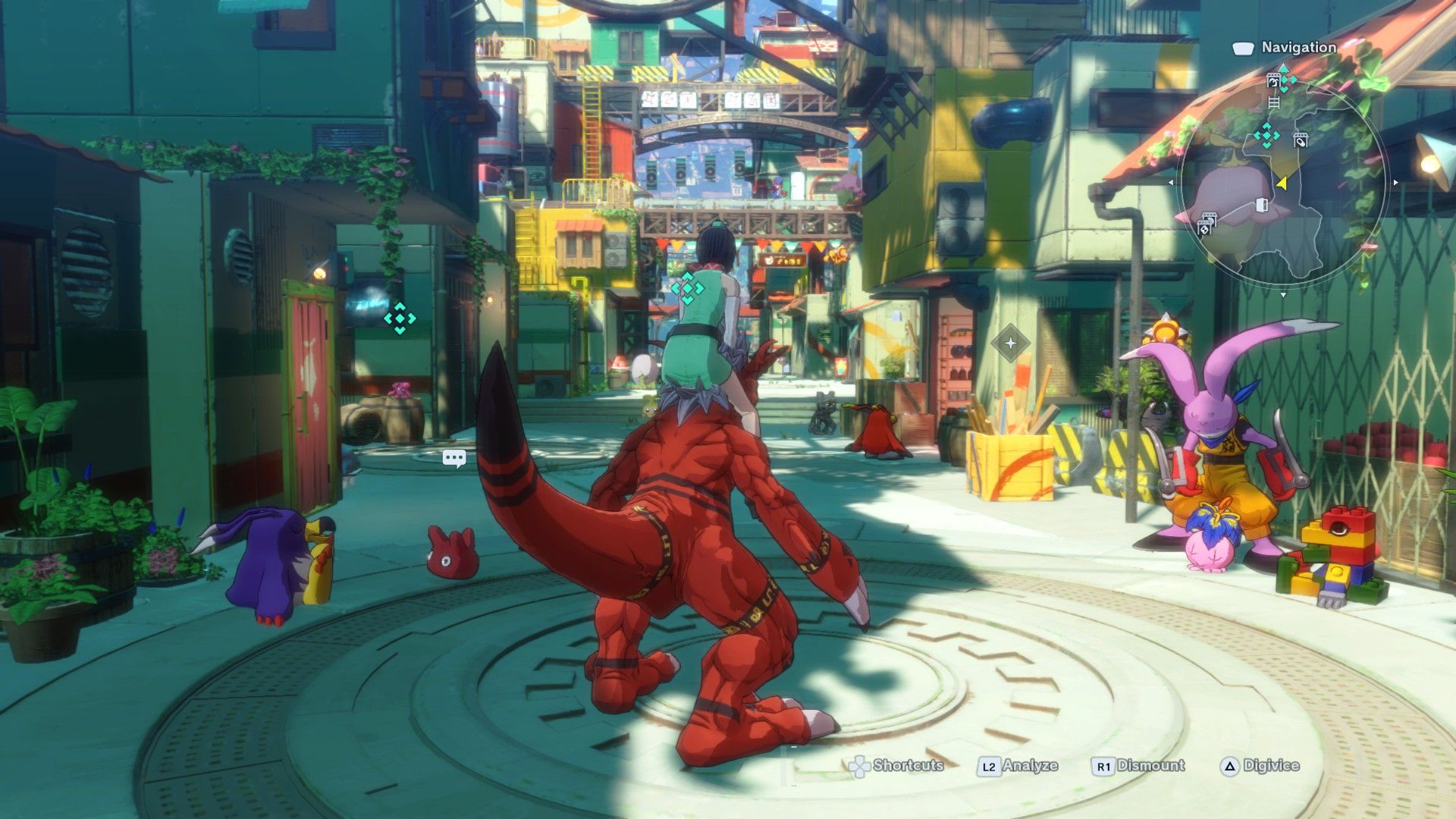Screen dimensions: 1456x819
Task: Choose the Dismount option
Action: coord(1138,766)
